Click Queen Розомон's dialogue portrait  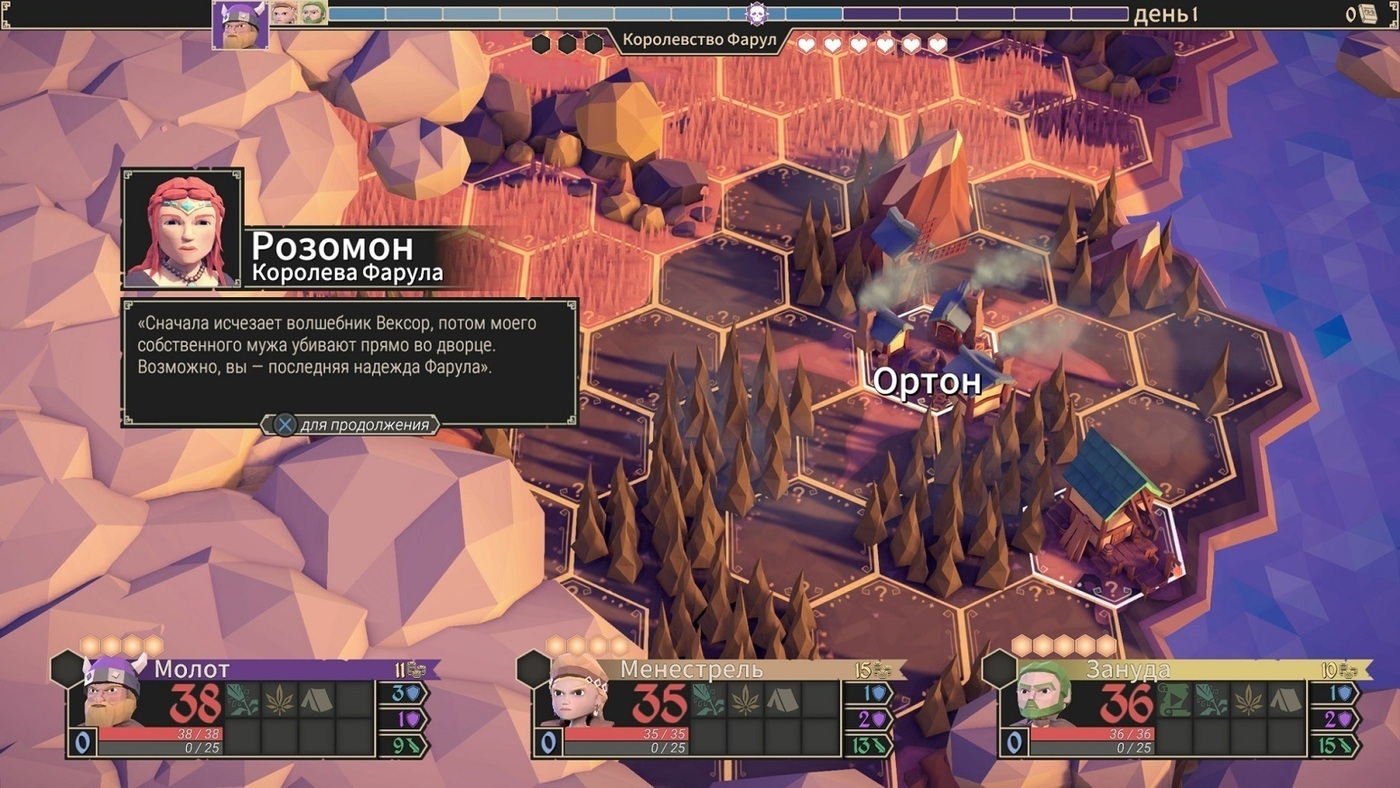(182, 229)
